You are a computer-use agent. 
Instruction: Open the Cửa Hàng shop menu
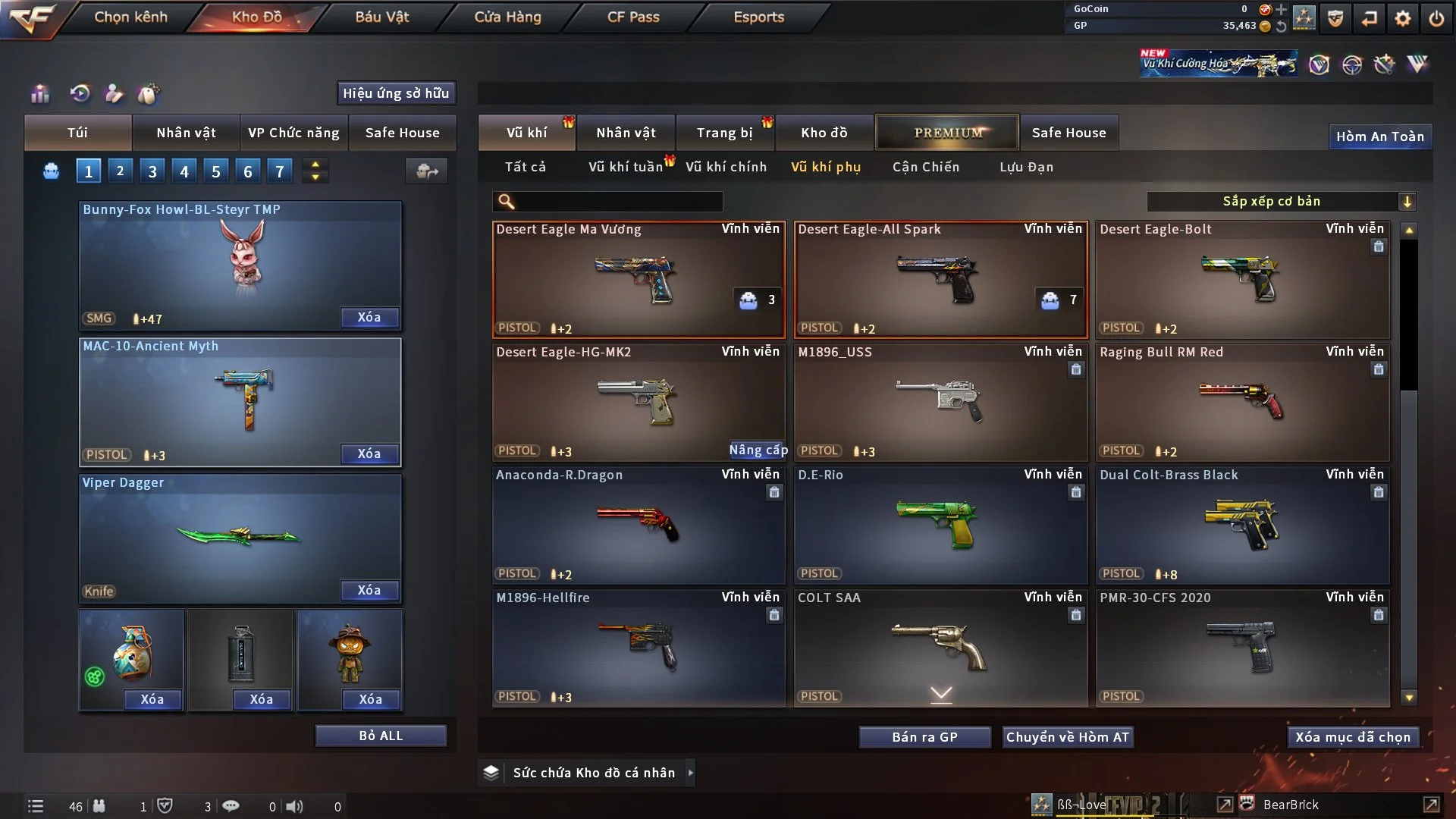tap(507, 17)
